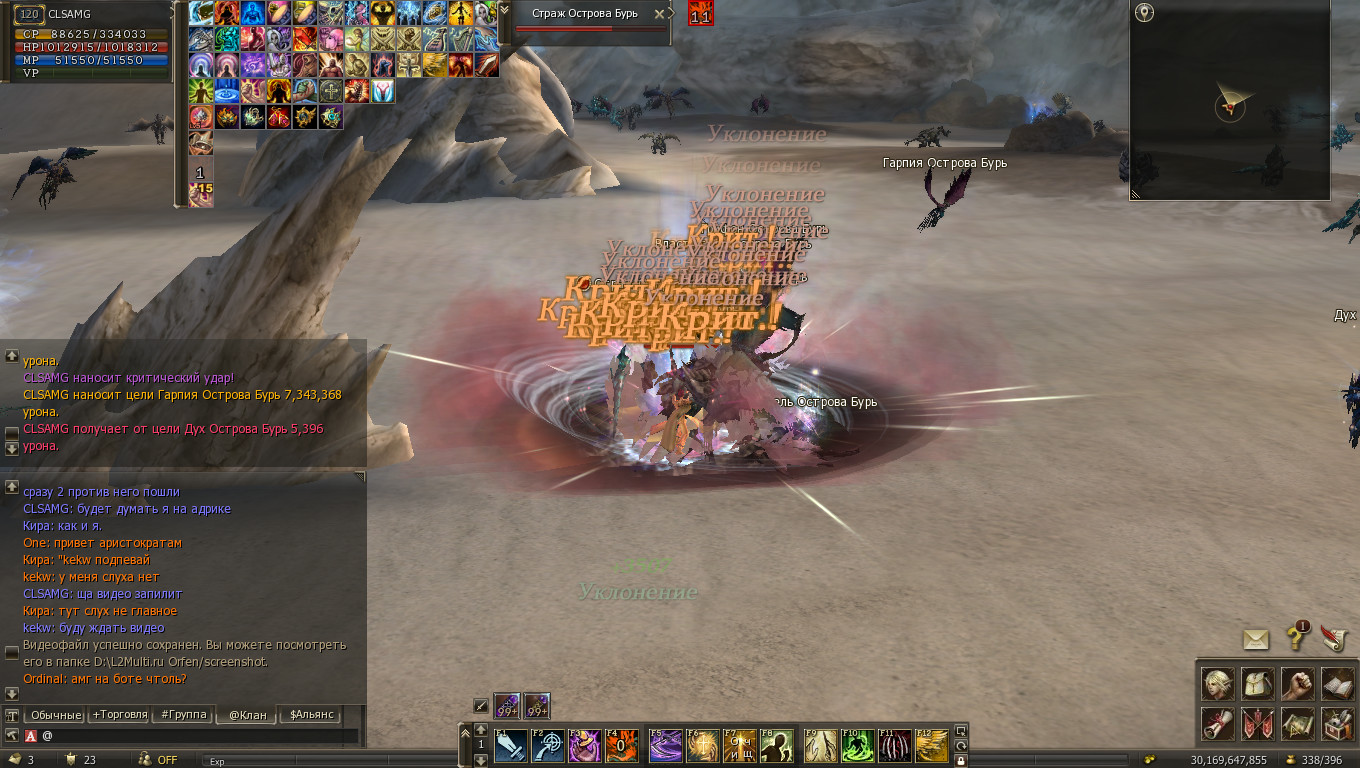The height and width of the screenshot is (768, 1360).
Task: Switch to the $Альянс chat tab
Action: tap(311, 715)
